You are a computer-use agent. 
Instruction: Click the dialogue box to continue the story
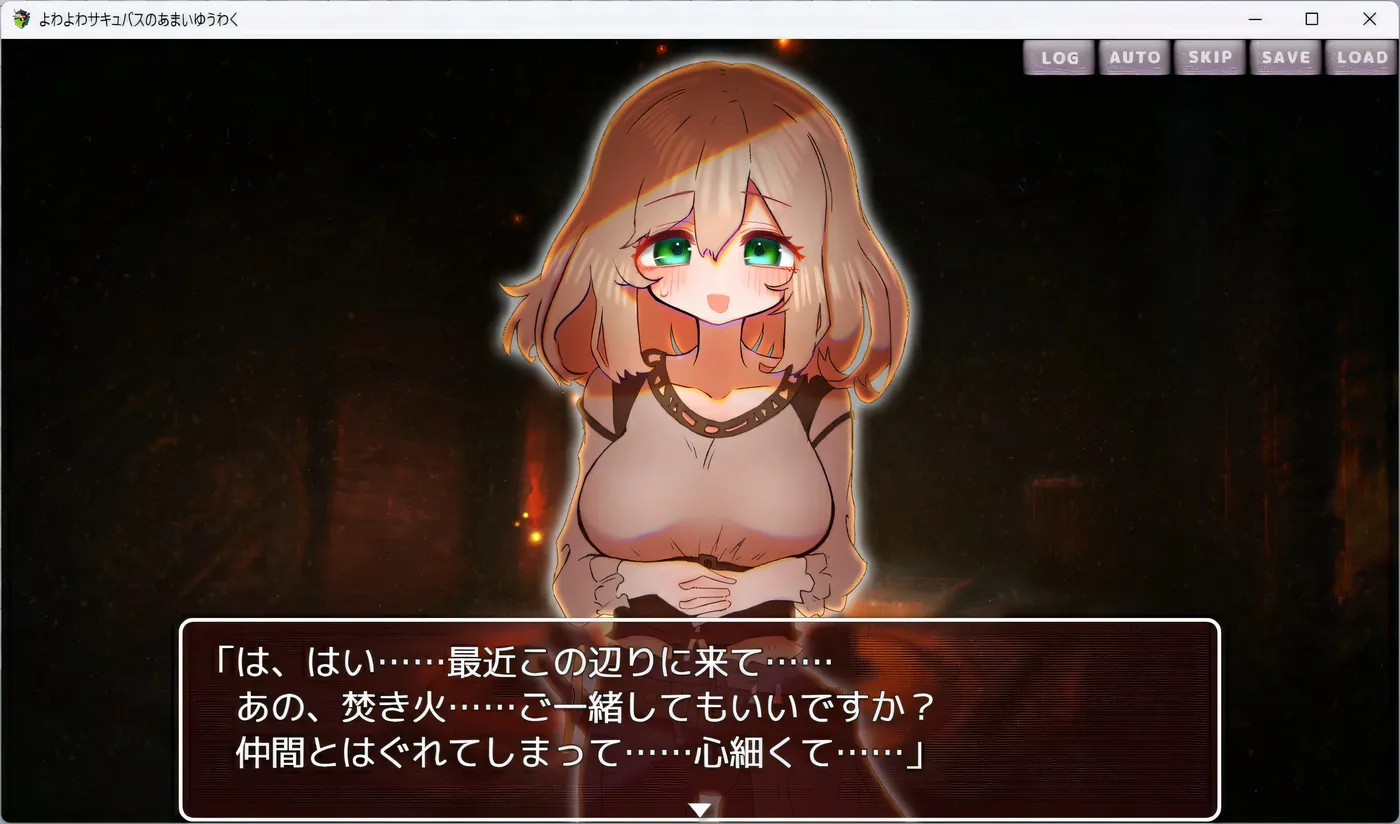point(700,720)
